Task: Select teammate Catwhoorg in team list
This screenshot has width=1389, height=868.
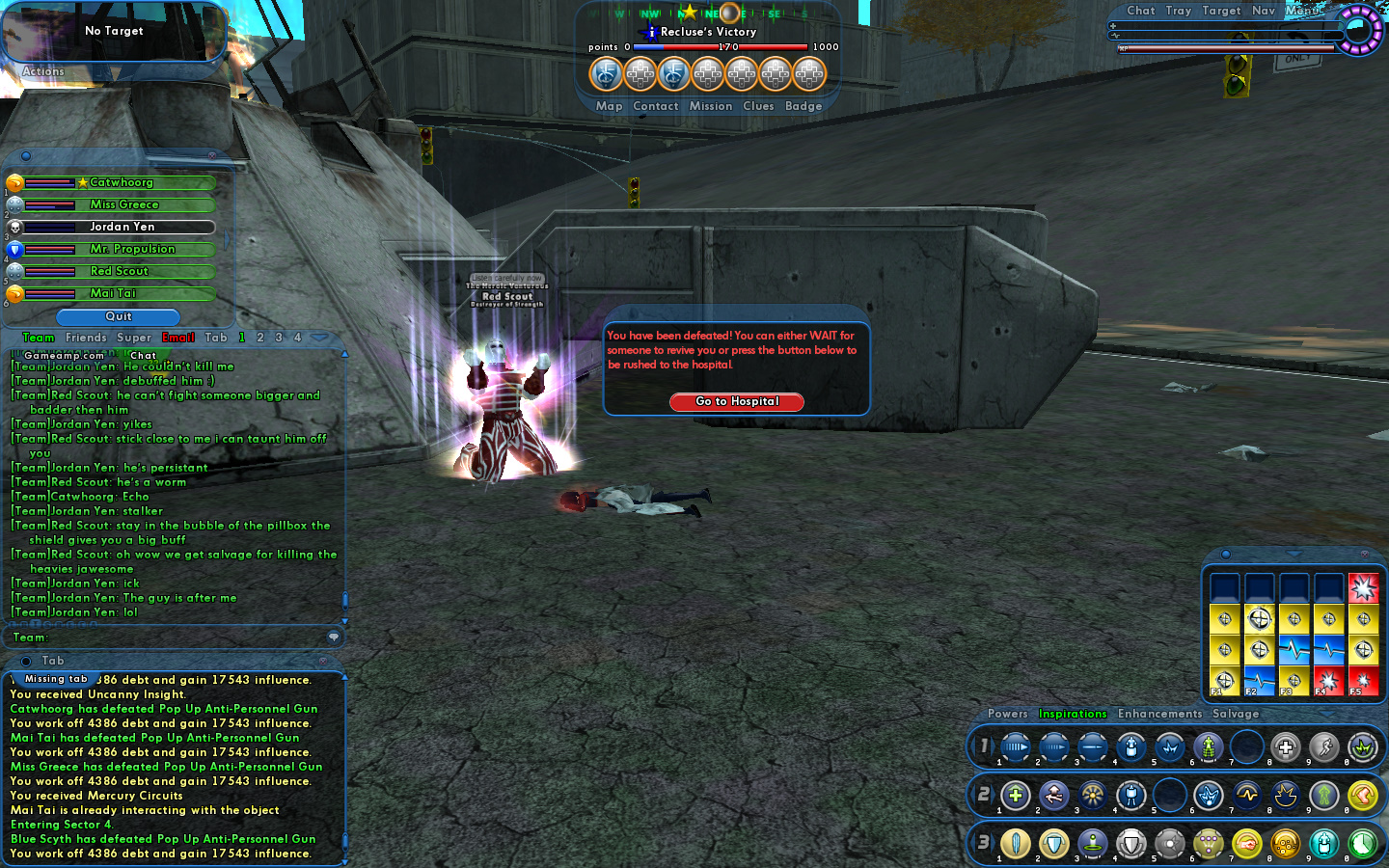Action: [121, 182]
